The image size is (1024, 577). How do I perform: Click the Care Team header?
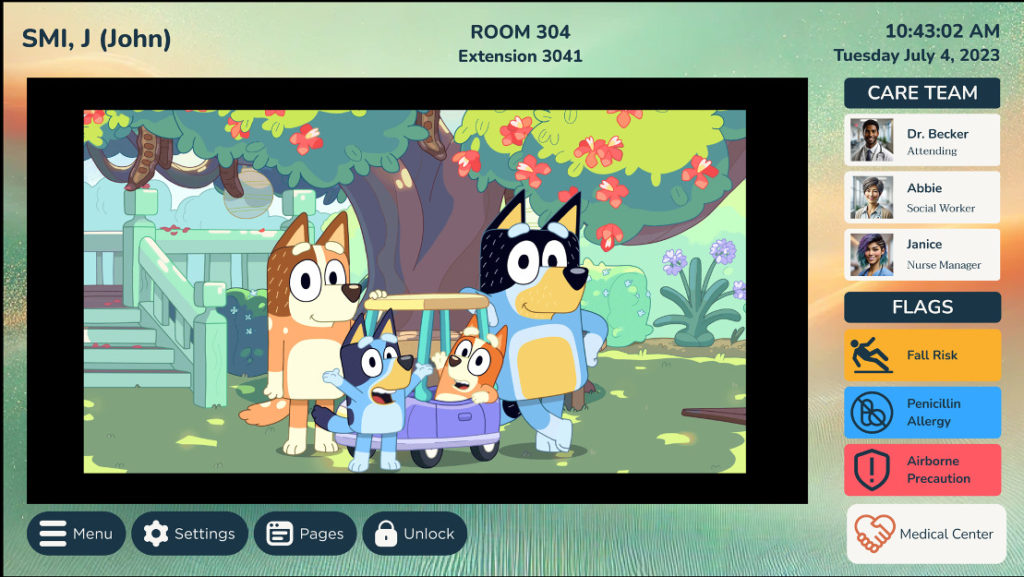point(921,93)
